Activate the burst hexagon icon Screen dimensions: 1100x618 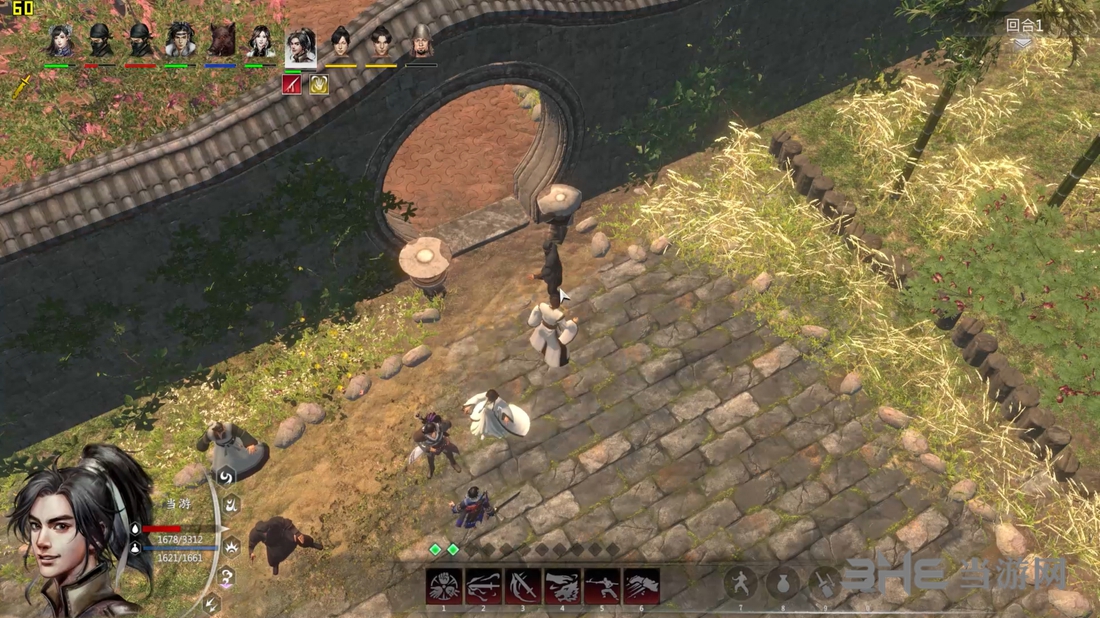click(x=231, y=546)
